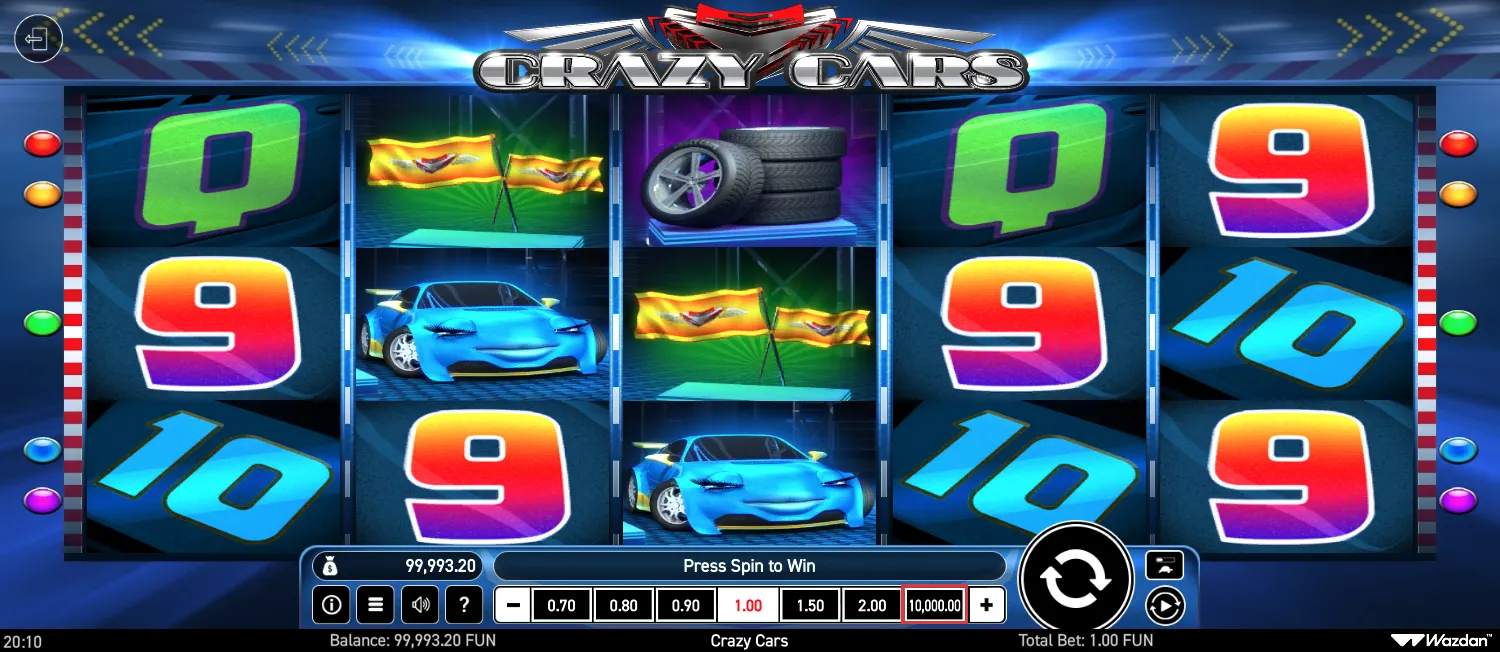1500x652 pixels.
Task: Open the question mark help
Action: coord(463,605)
